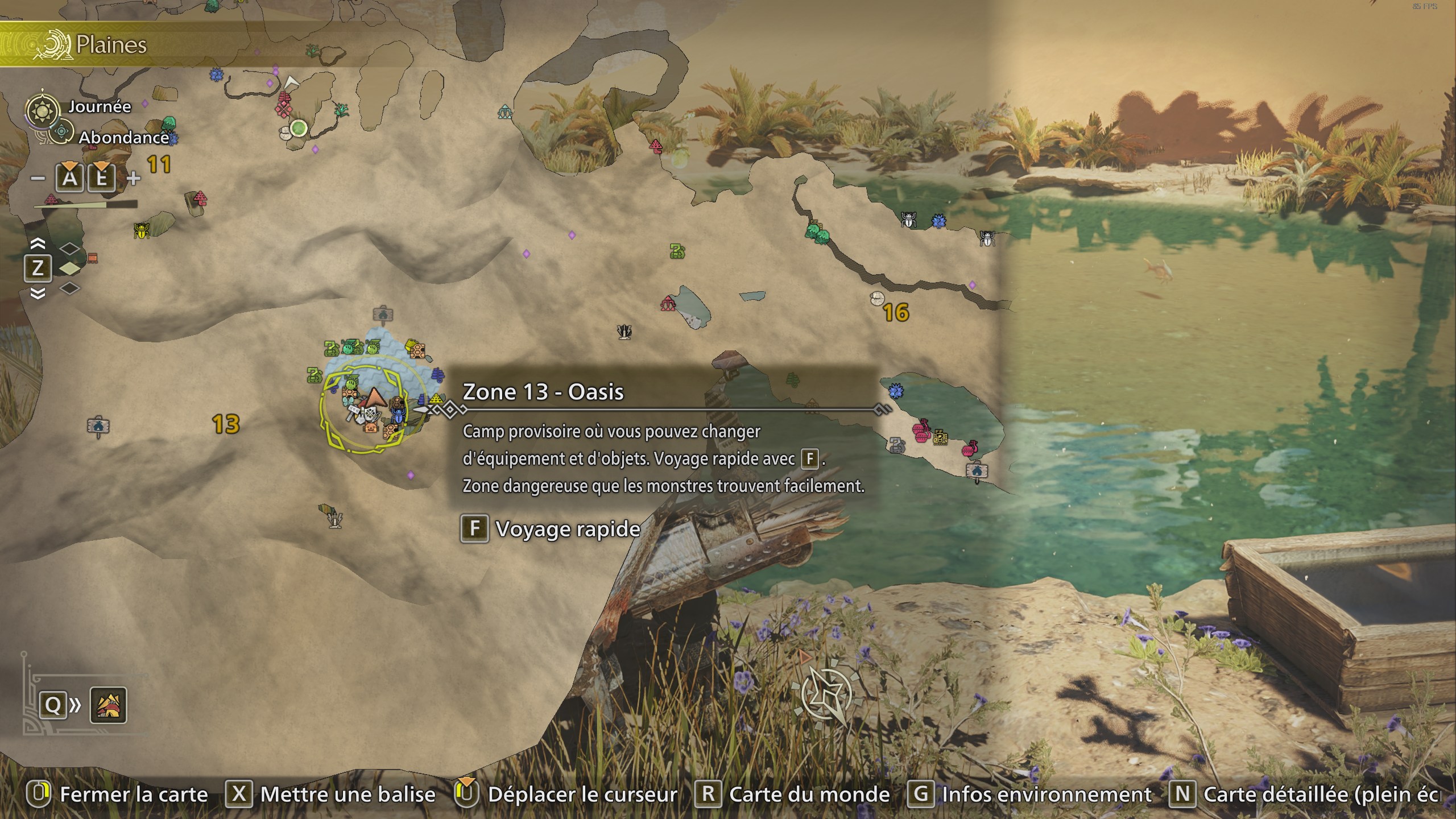The width and height of the screenshot is (1456, 819).
Task: Click the double down chevrons below the Z key
Action: (x=38, y=295)
